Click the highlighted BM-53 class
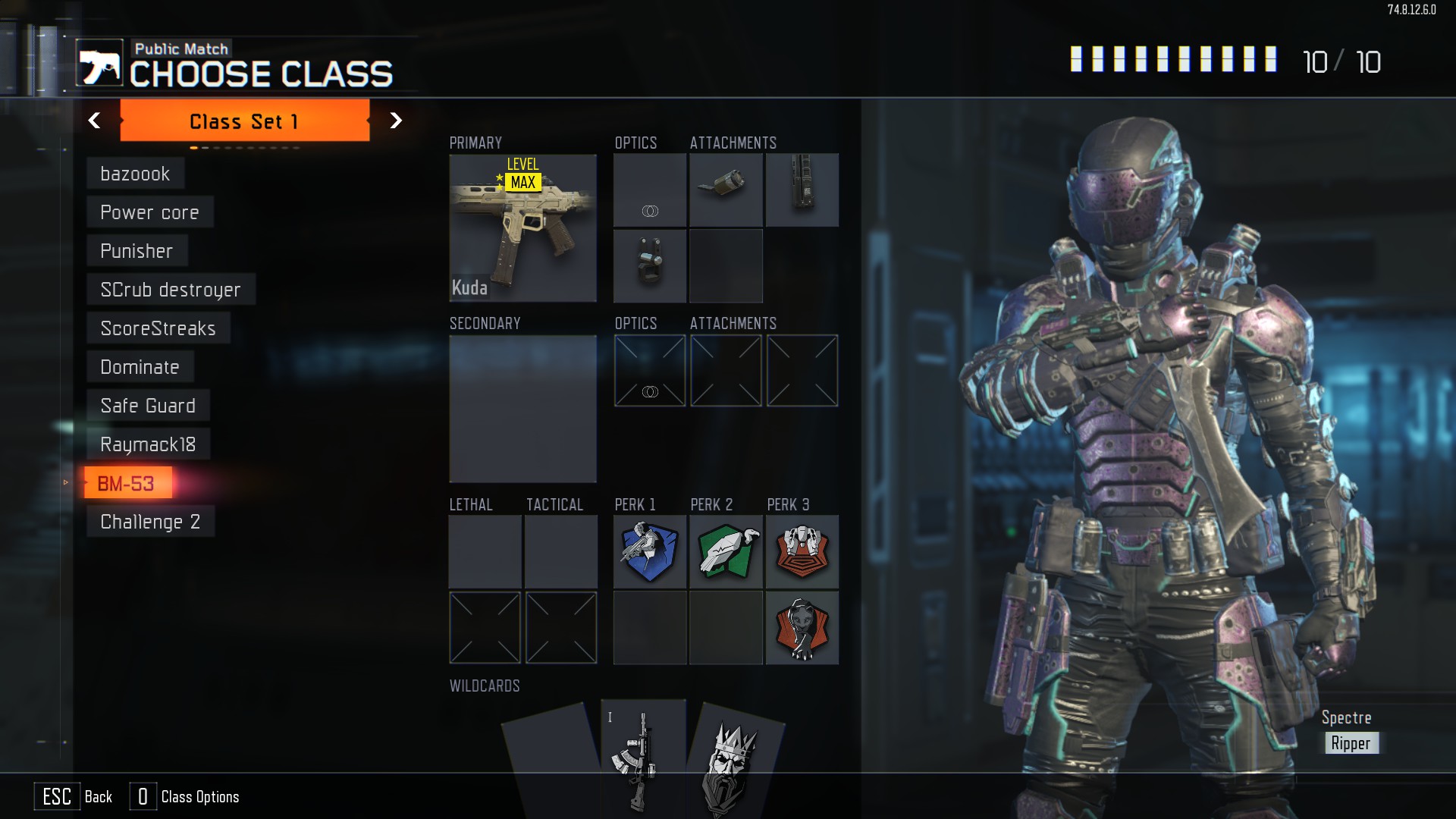Screen dimensions: 1456x819 (127, 483)
